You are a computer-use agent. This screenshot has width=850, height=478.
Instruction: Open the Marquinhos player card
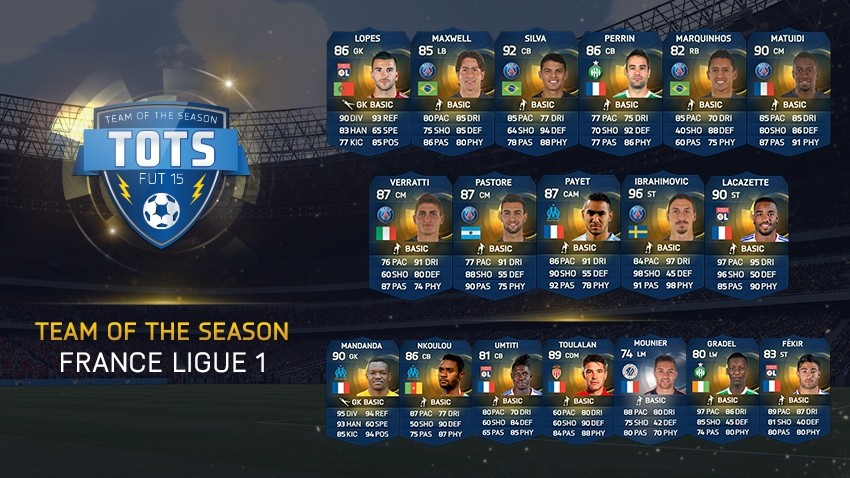pos(704,90)
